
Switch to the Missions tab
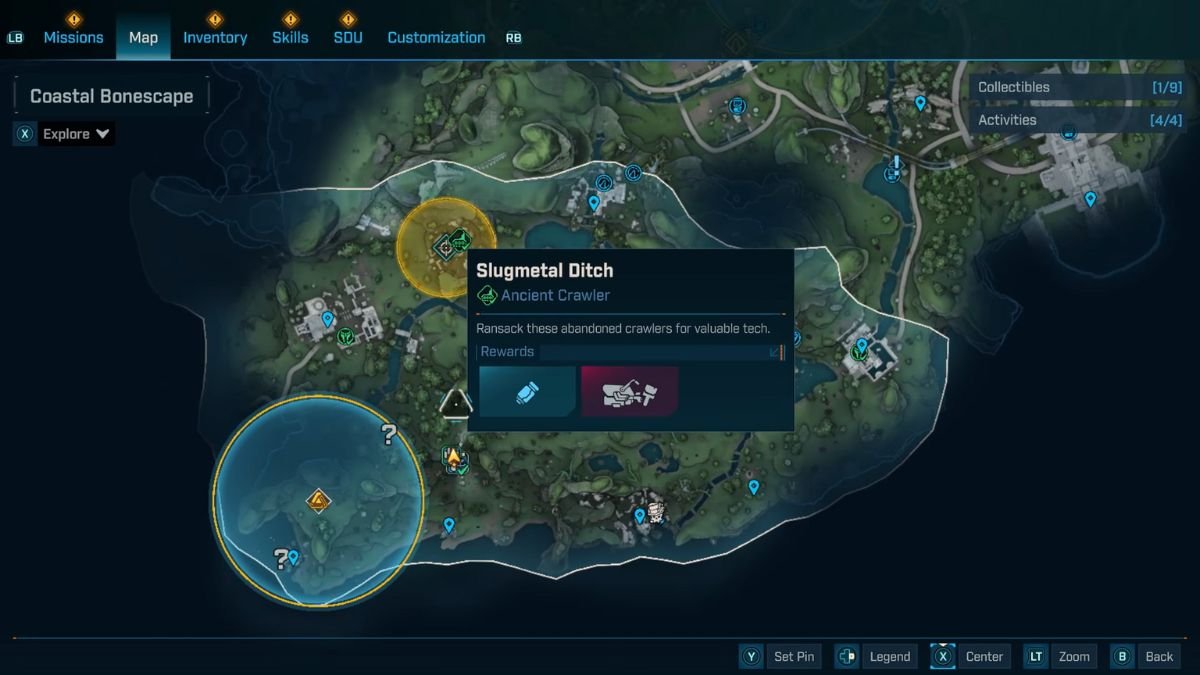click(73, 37)
